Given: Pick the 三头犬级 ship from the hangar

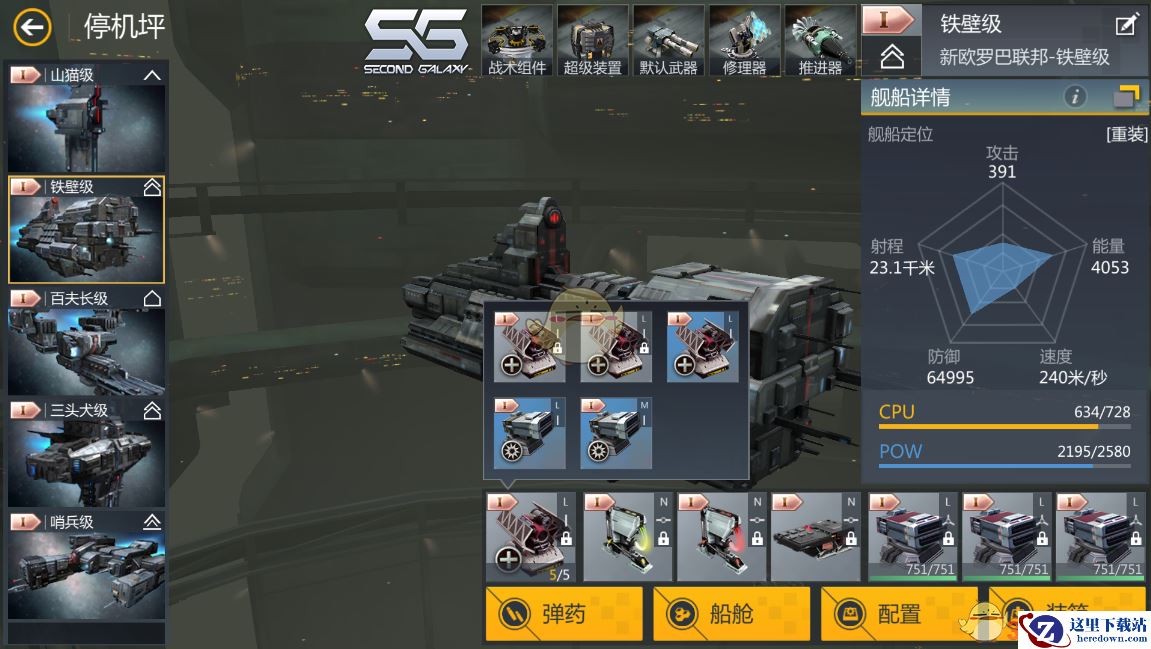Looking at the screenshot, I should pyautogui.click(x=87, y=455).
